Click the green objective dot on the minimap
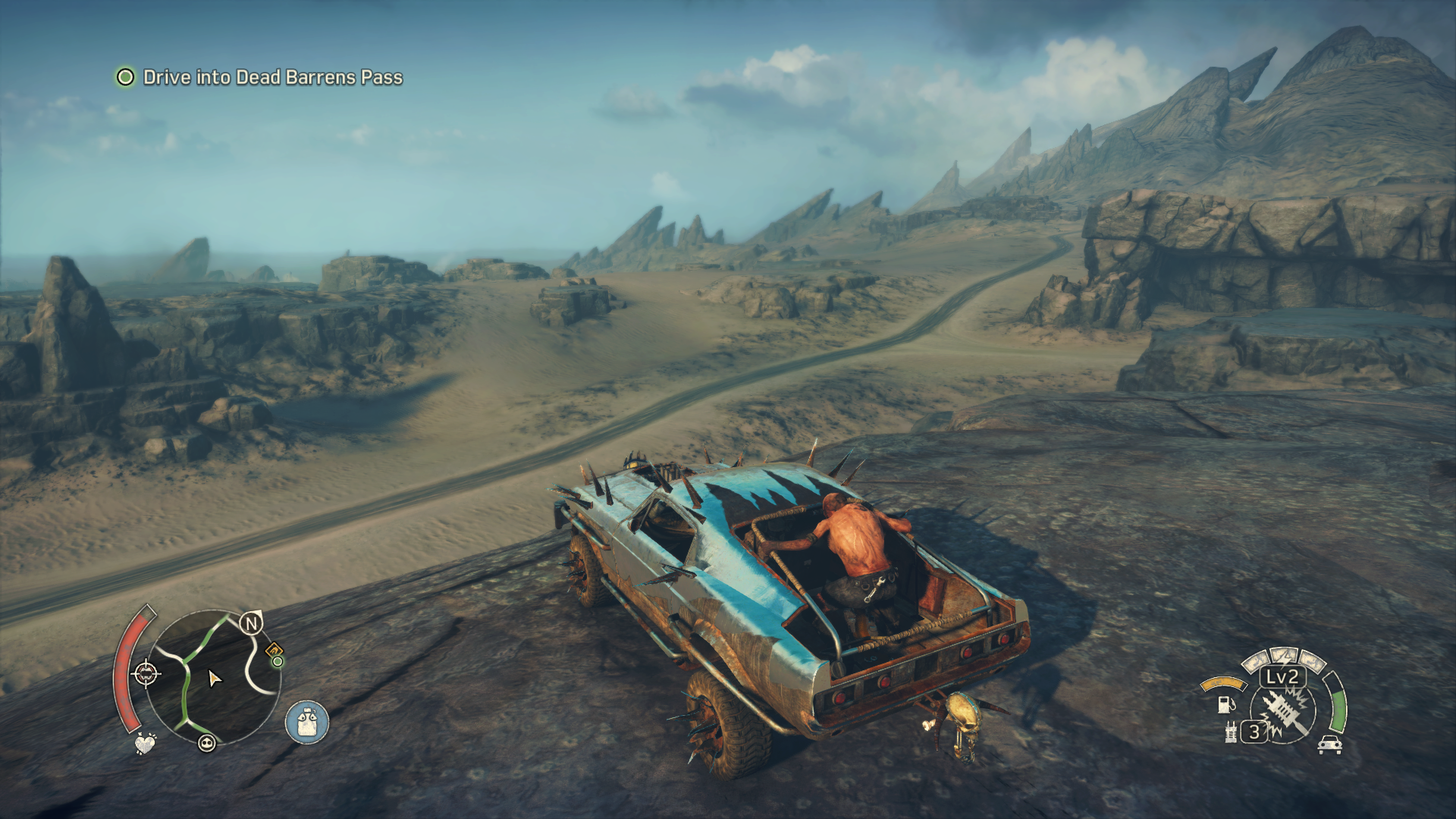The image size is (1456, 819). click(x=278, y=662)
